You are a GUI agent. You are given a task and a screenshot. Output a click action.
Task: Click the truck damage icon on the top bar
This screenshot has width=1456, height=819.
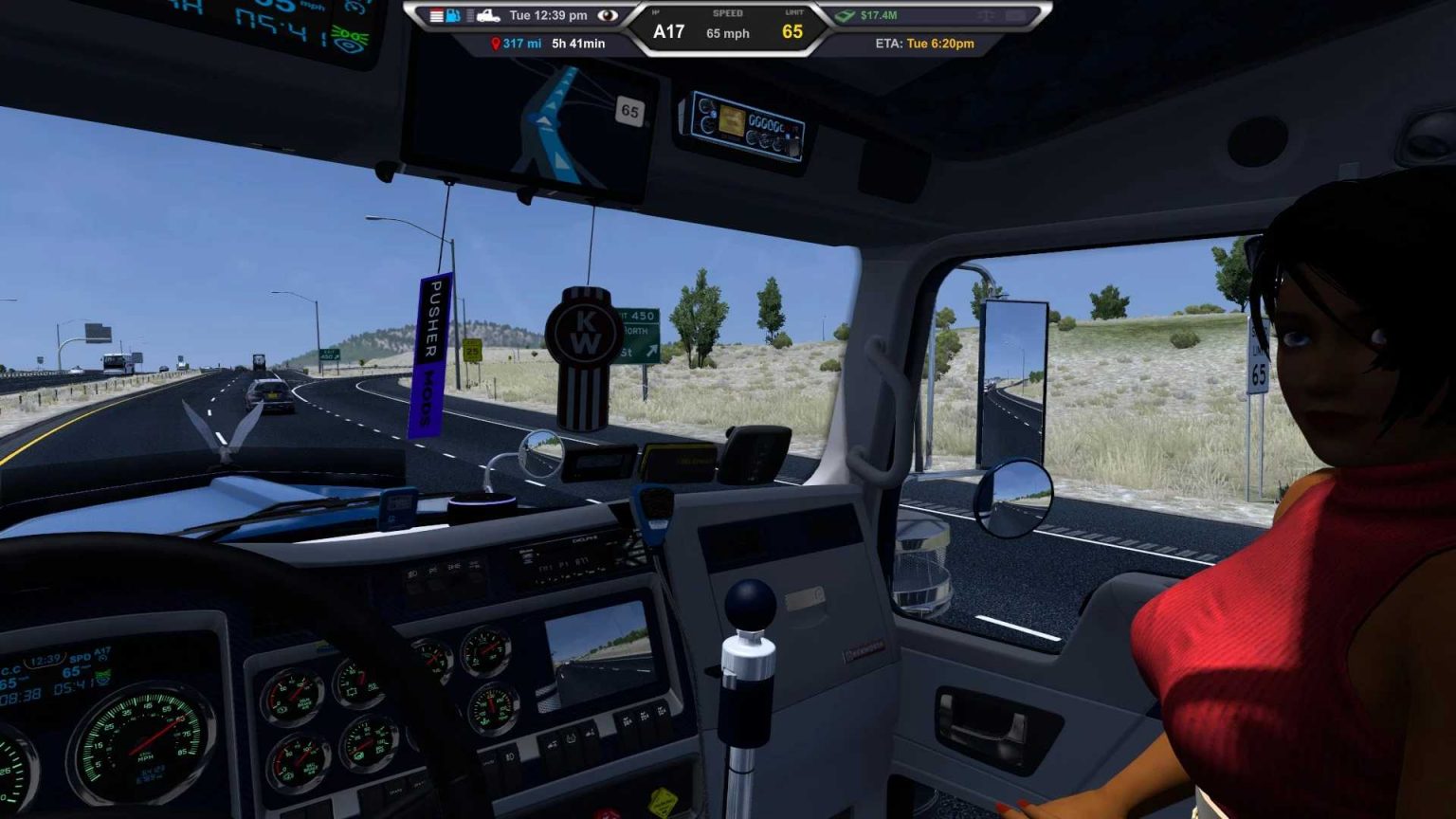(x=490, y=16)
